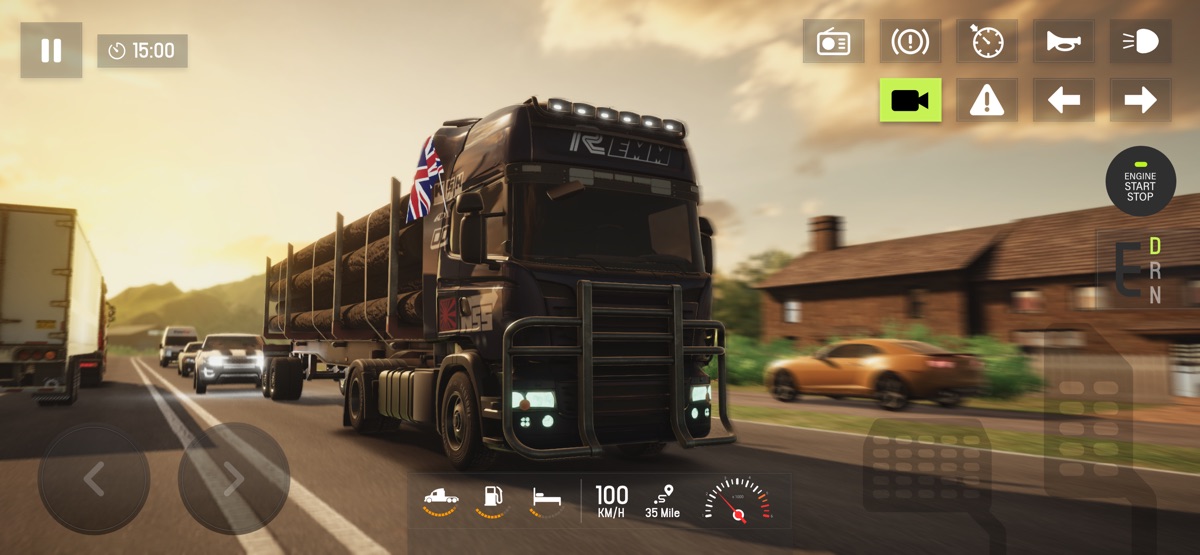Steer the truck left

94,479
